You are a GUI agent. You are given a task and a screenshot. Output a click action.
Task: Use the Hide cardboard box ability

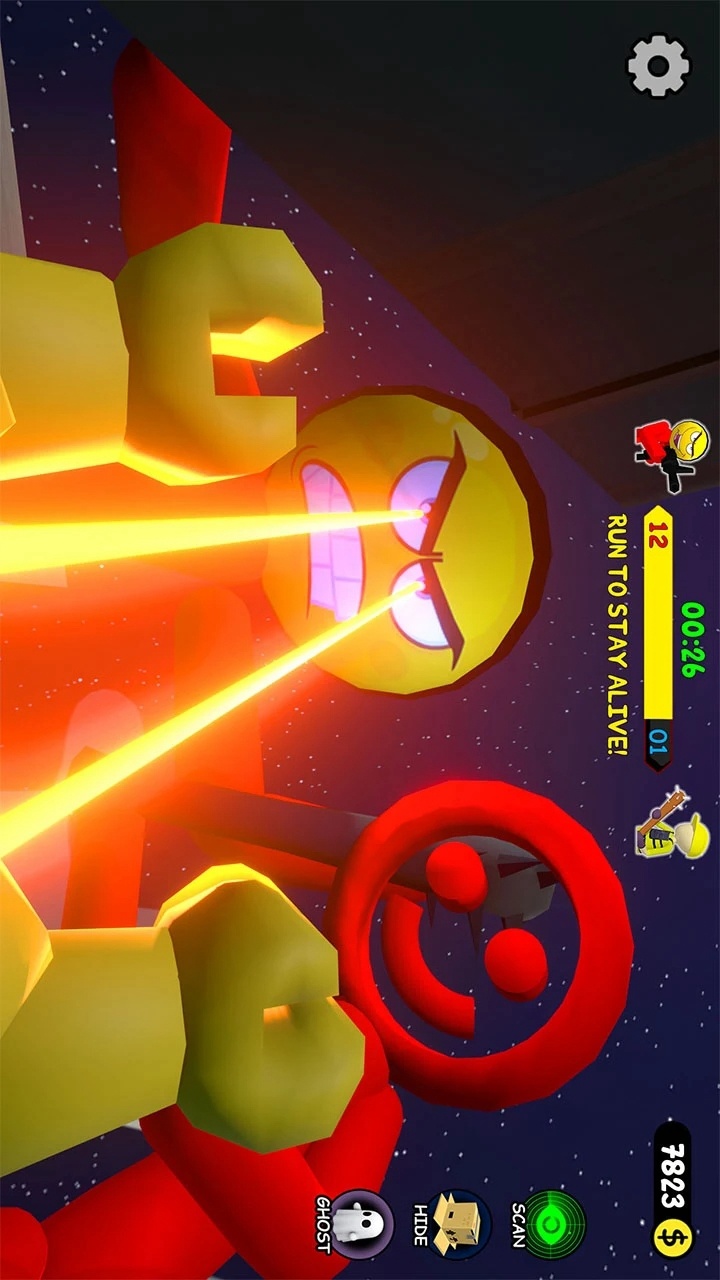coord(458,1223)
